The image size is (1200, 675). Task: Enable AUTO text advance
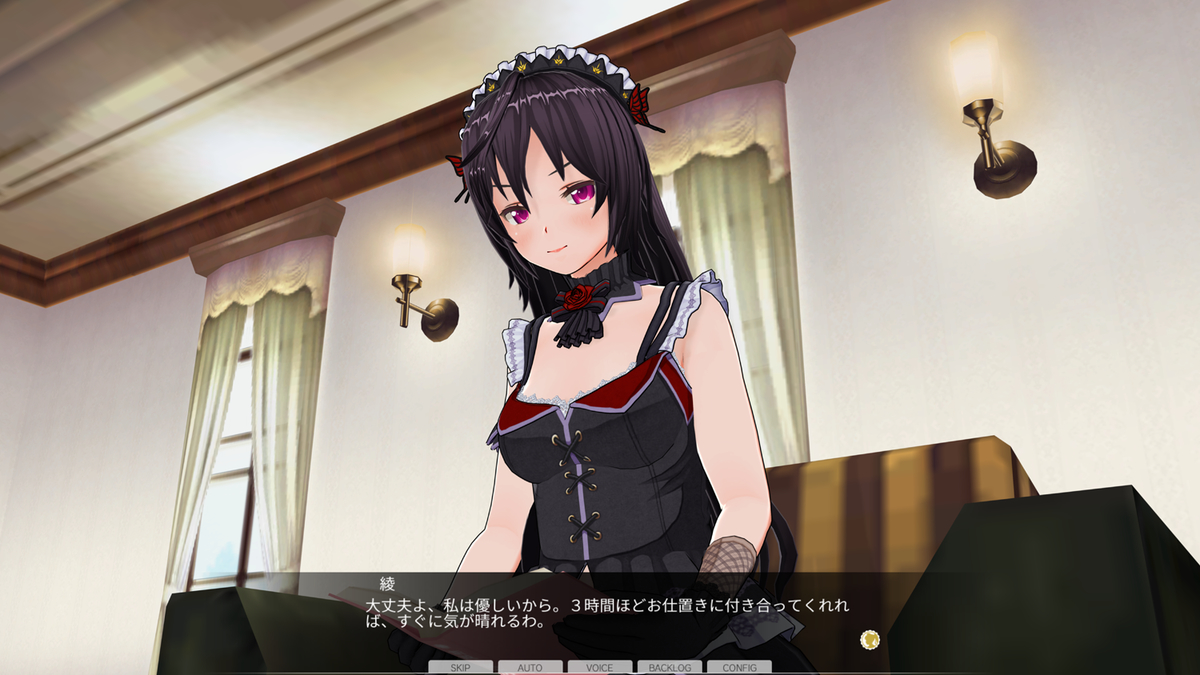530,667
